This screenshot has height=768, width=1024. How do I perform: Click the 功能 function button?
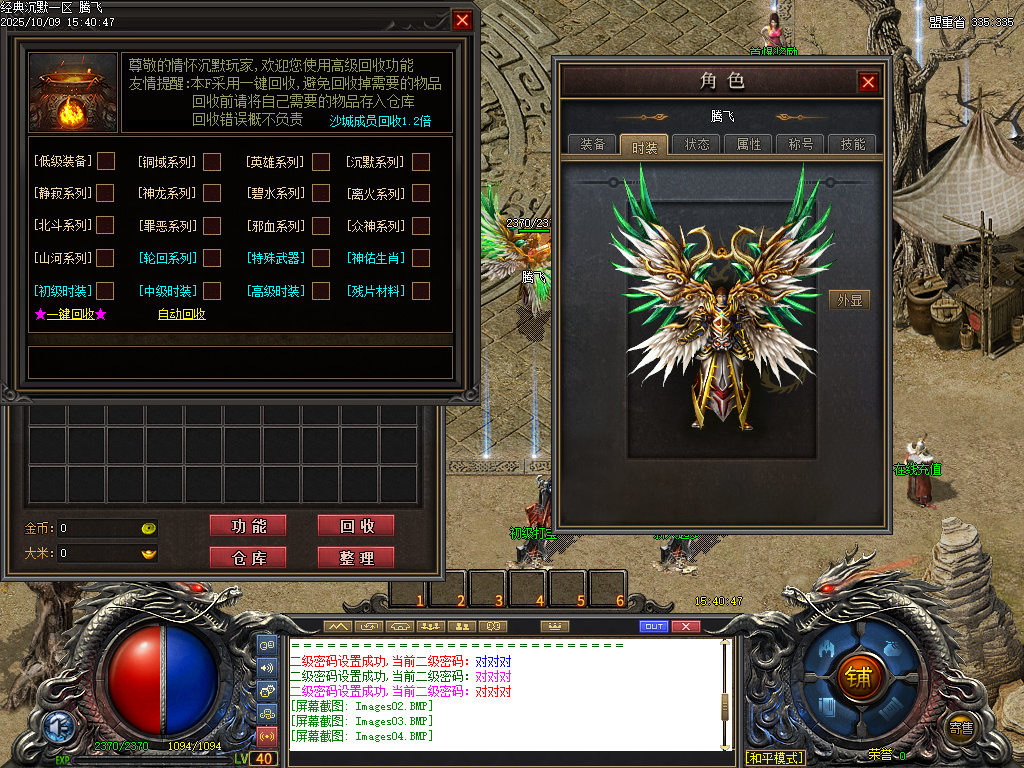tap(248, 526)
